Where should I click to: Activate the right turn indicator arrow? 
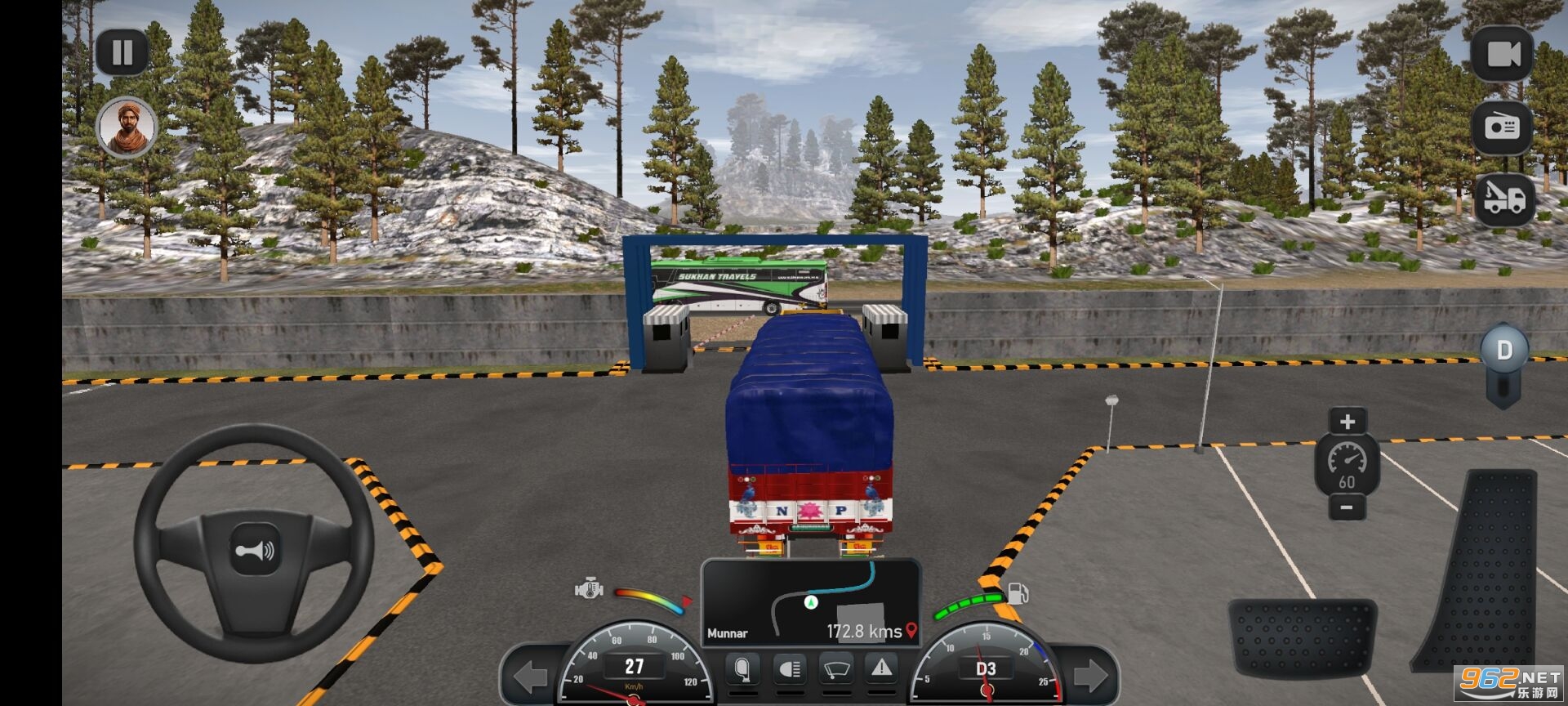[x=1090, y=676]
